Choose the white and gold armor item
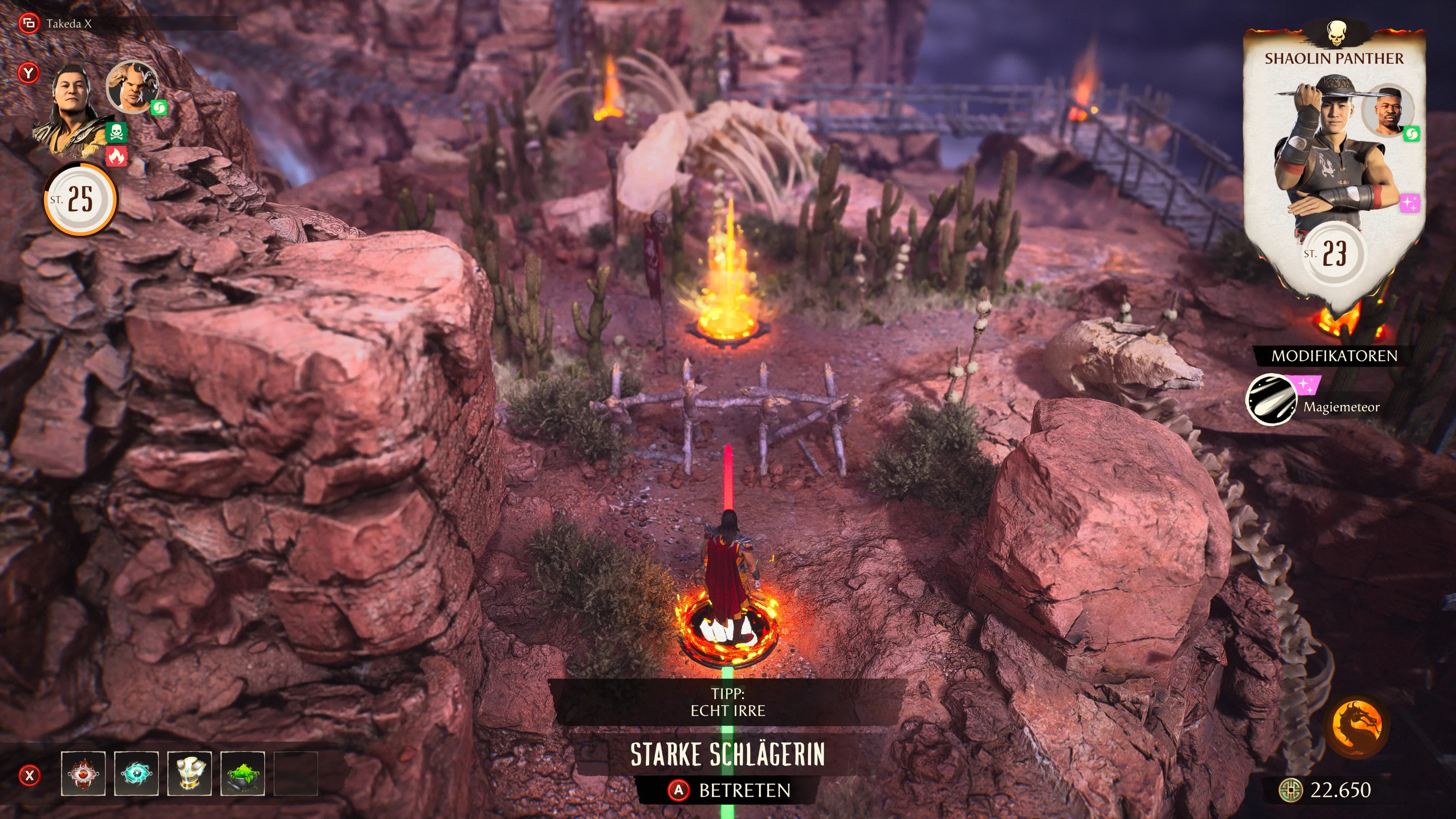This screenshot has height=819, width=1456. [x=189, y=773]
